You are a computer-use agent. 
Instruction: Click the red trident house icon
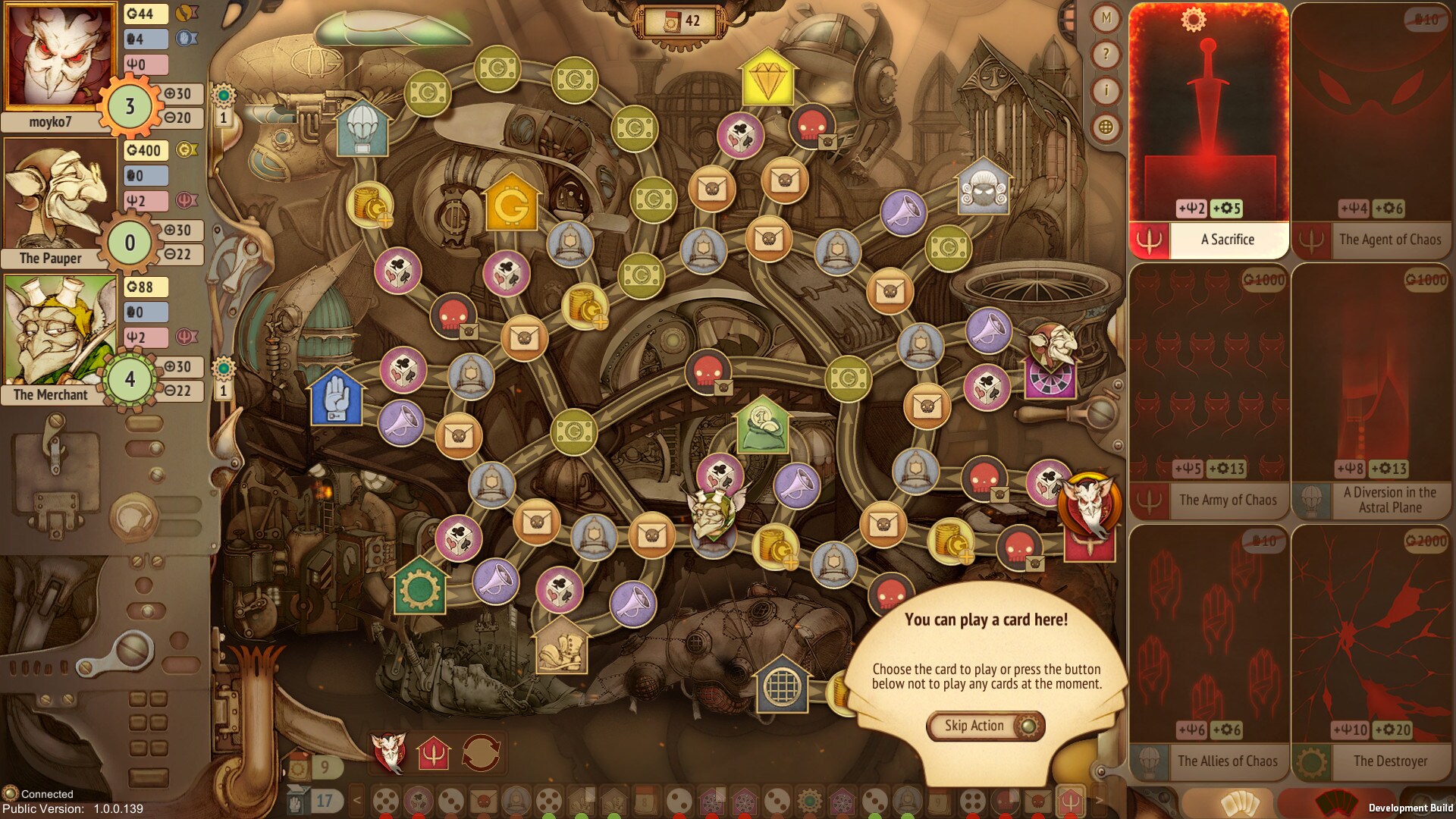[x=434, y=753]
